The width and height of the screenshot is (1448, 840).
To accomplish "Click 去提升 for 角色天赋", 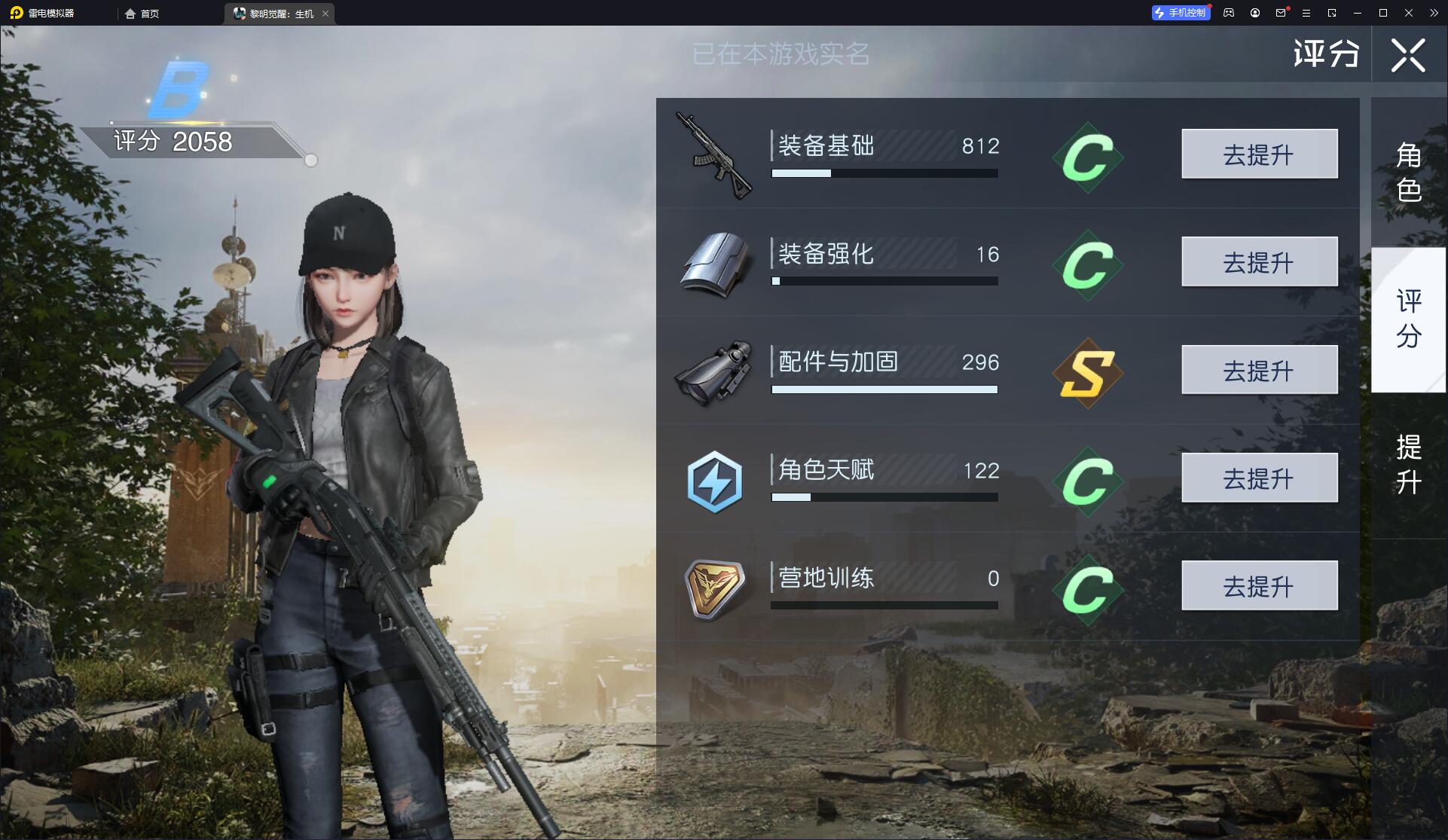I will coord(1259,478).
